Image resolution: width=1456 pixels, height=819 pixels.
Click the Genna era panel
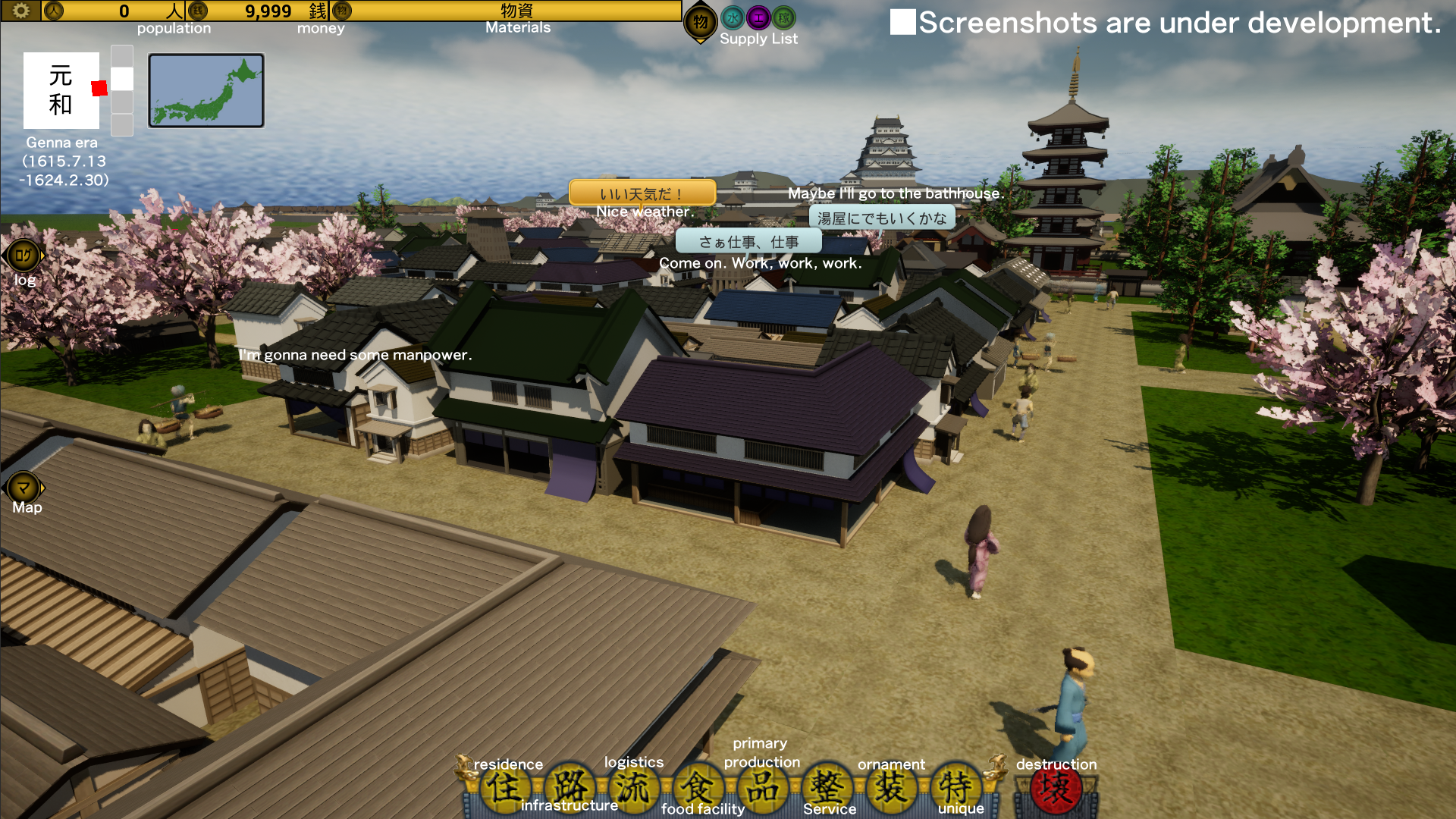(x=61, y=91)
